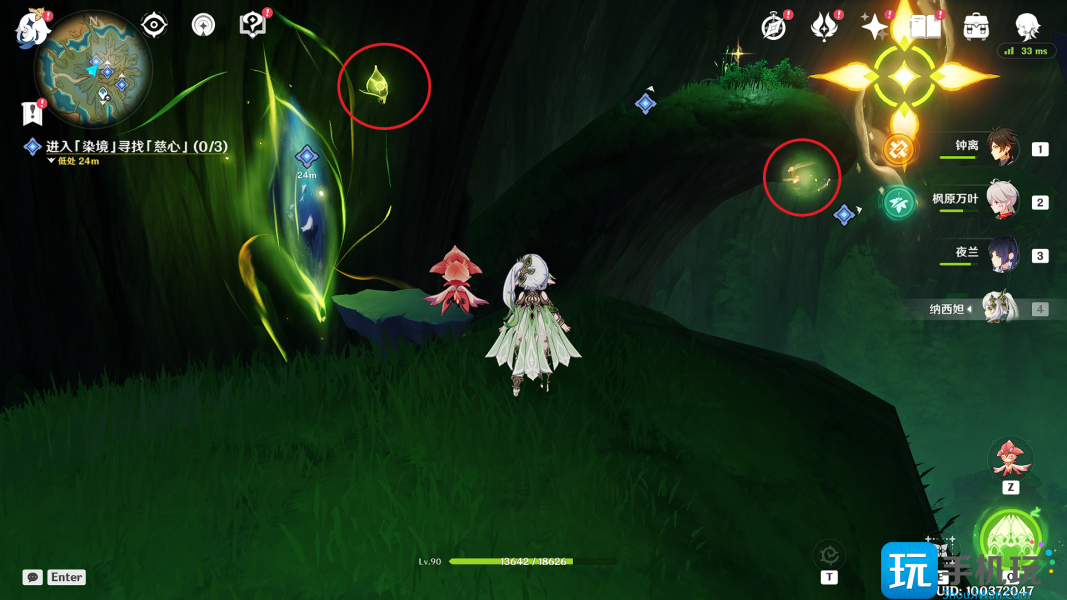The width and height of the screenshot is (1067, 600).
Task: Open the quest log bookmark icon
Action: [32, 112]
